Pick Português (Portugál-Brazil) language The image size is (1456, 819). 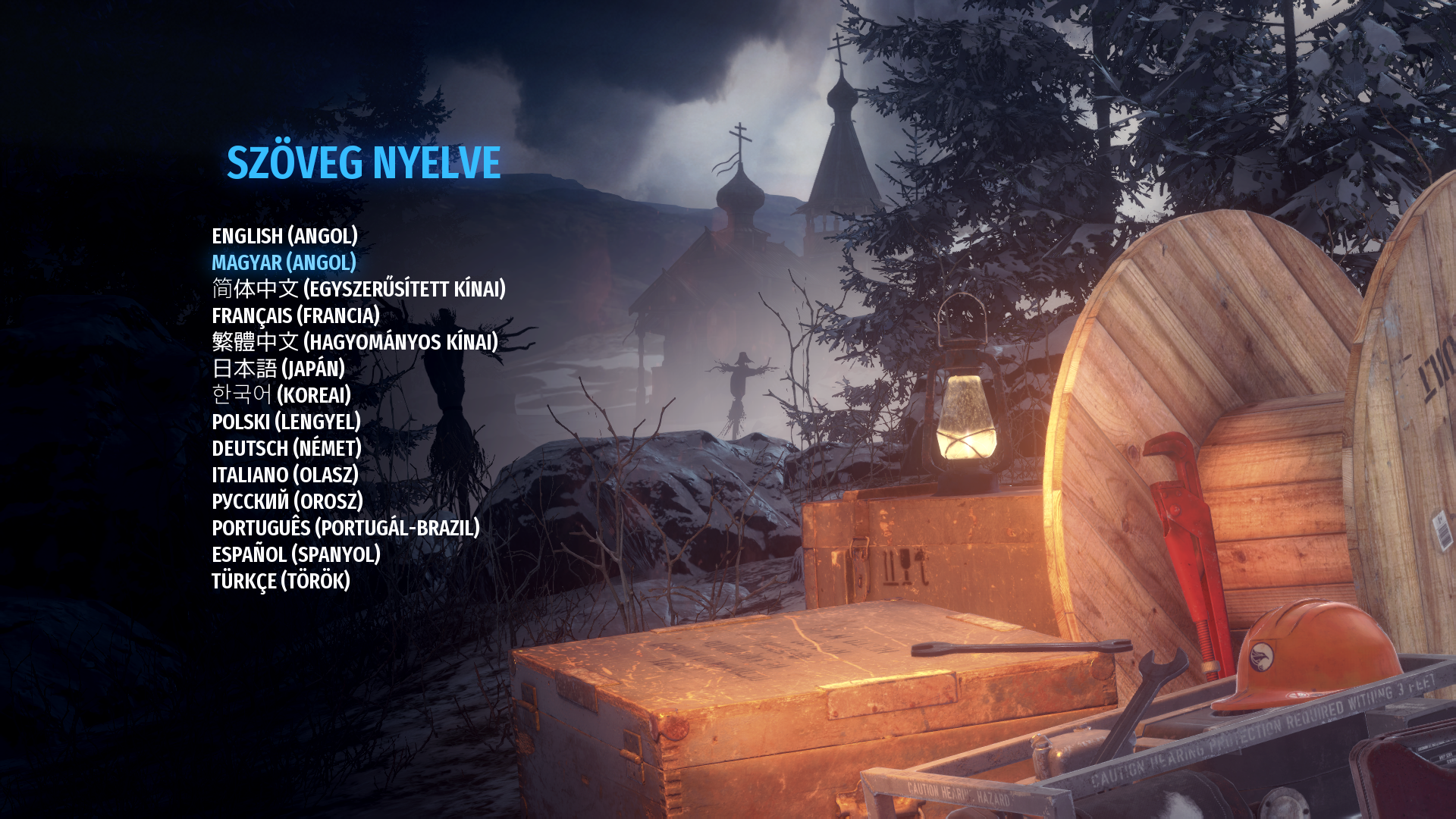pyautogui.click(x=345, y=529)
